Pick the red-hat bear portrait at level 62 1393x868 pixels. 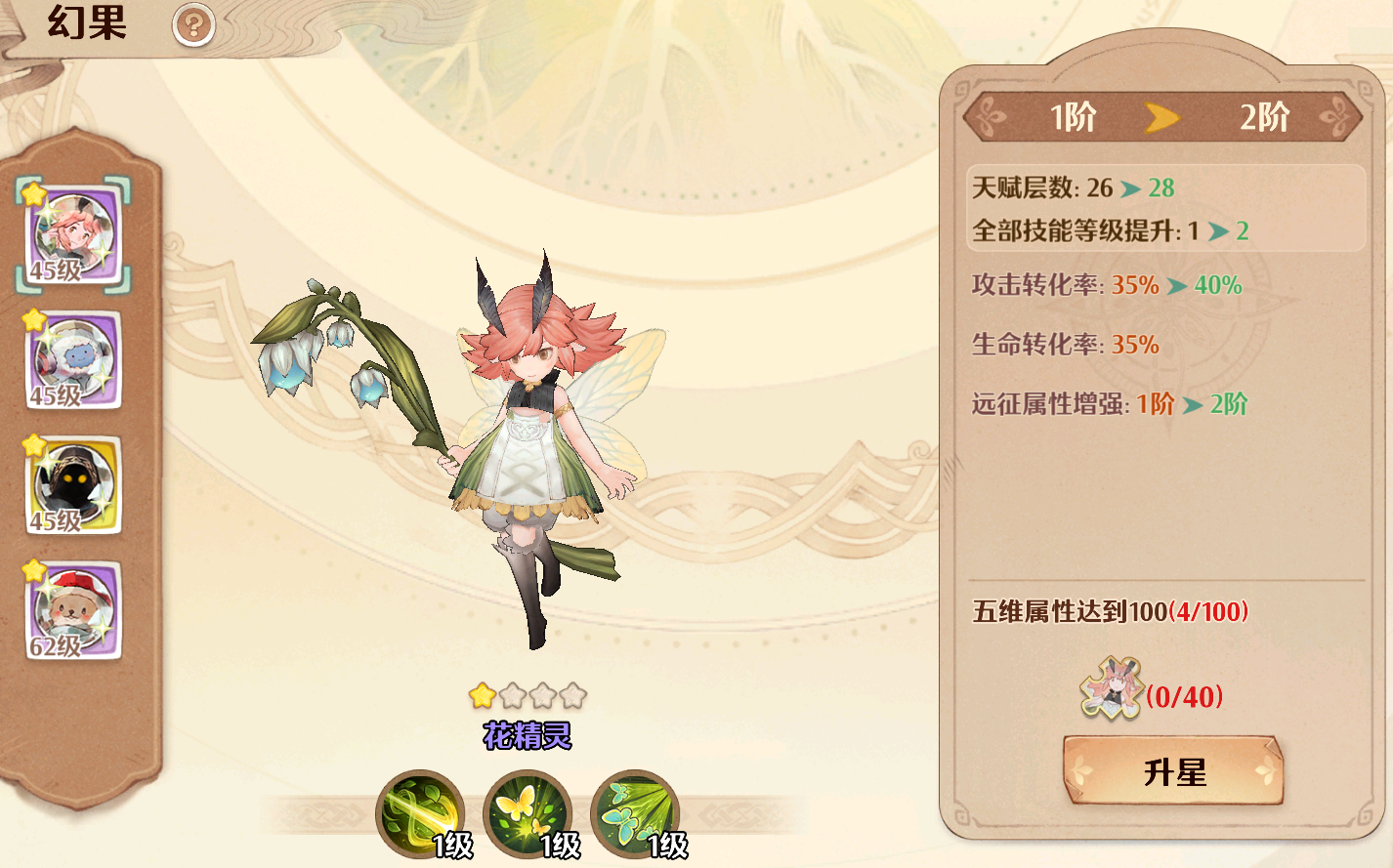point(74,609)
